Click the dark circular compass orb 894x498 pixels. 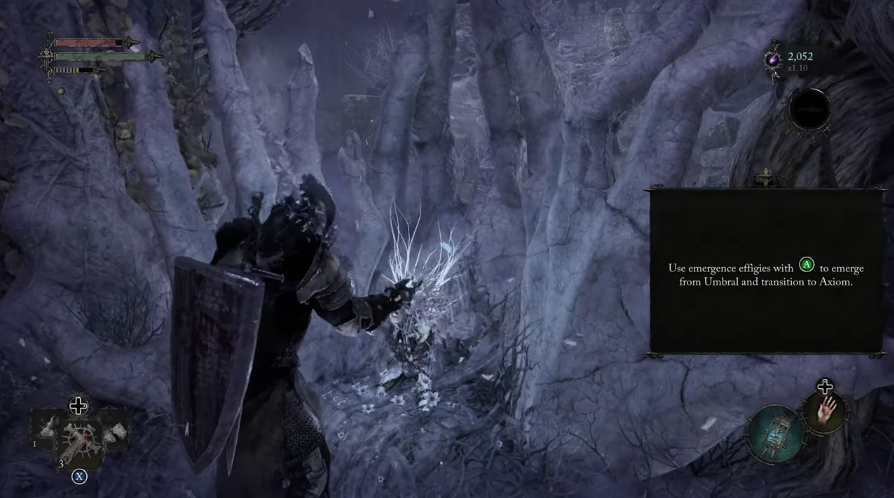(808, 109)
